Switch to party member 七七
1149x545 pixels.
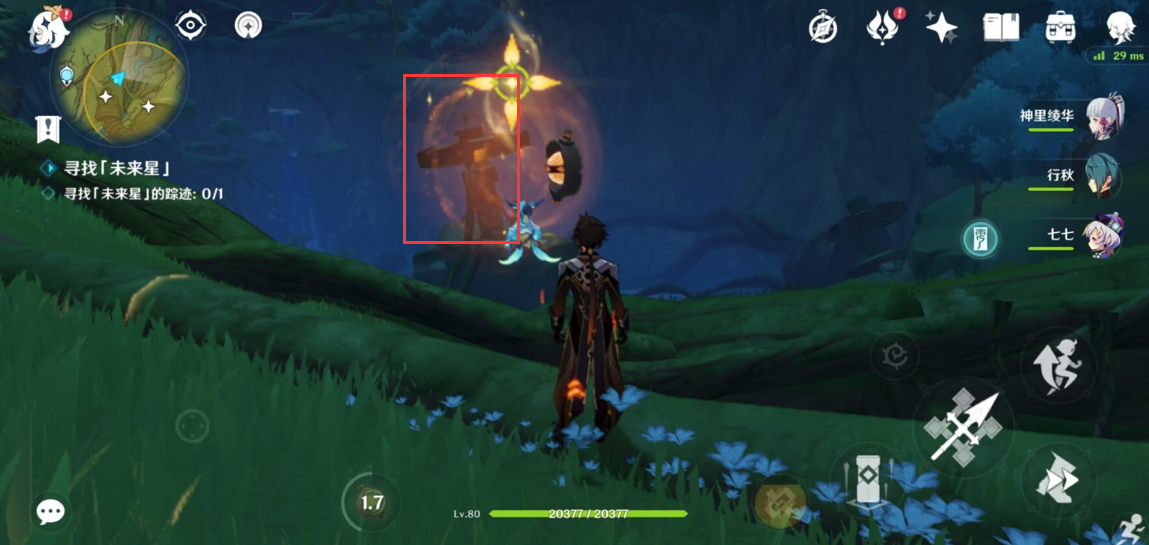click(x=1100, y=237)
